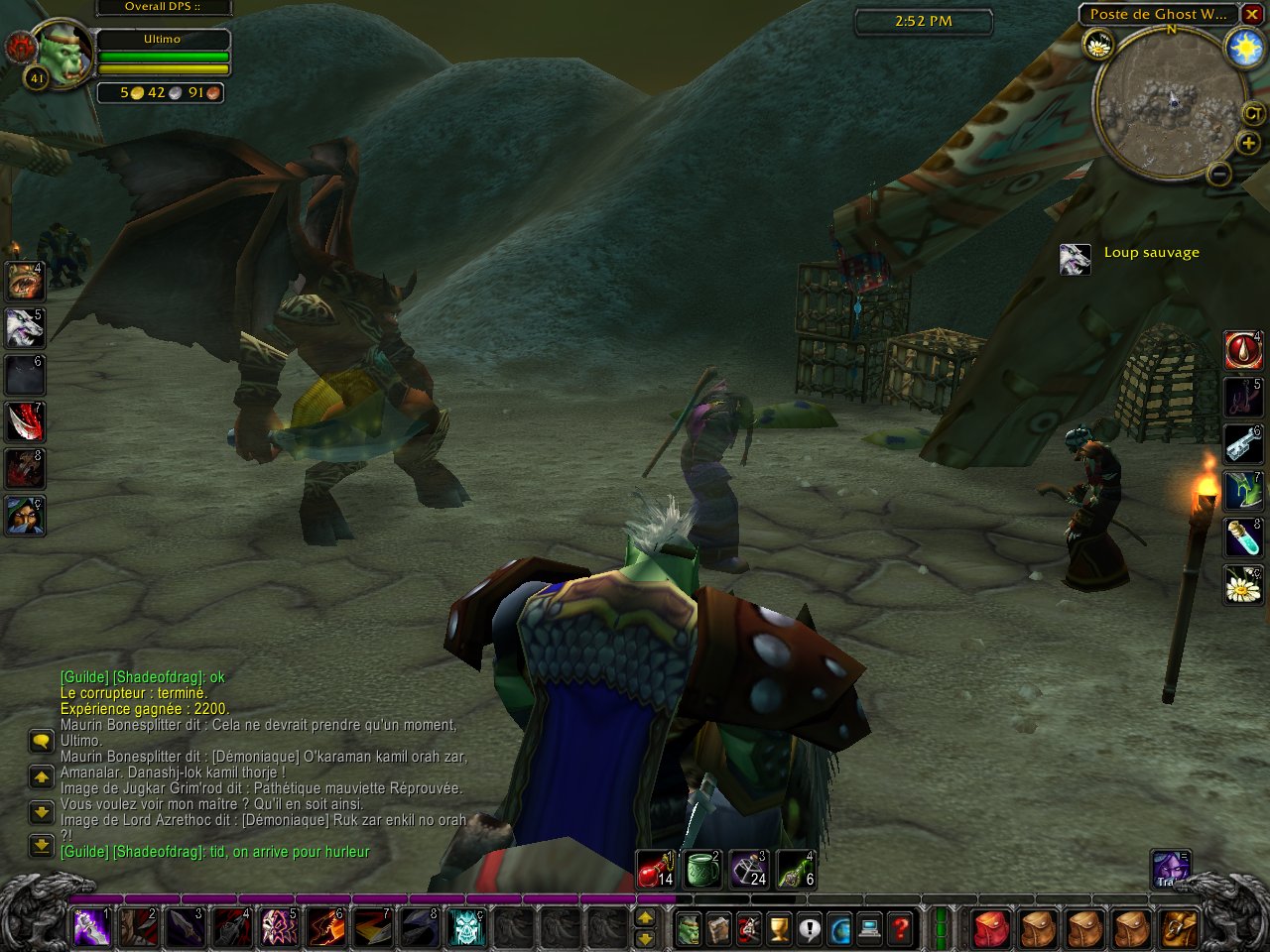Page the action bar up with arrow

(645, 918)
